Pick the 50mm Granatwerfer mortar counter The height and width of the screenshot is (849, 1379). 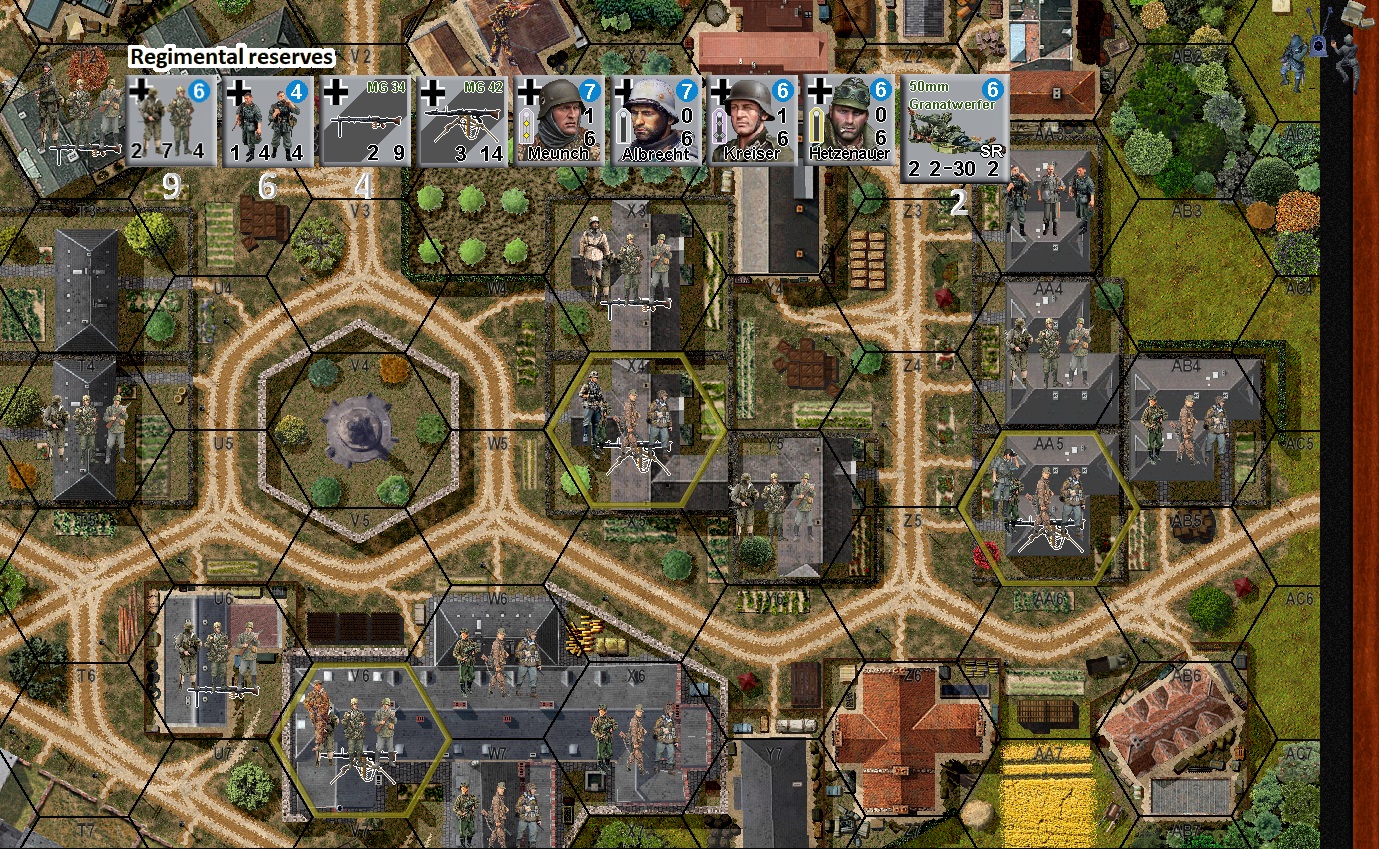pos(952,125)
